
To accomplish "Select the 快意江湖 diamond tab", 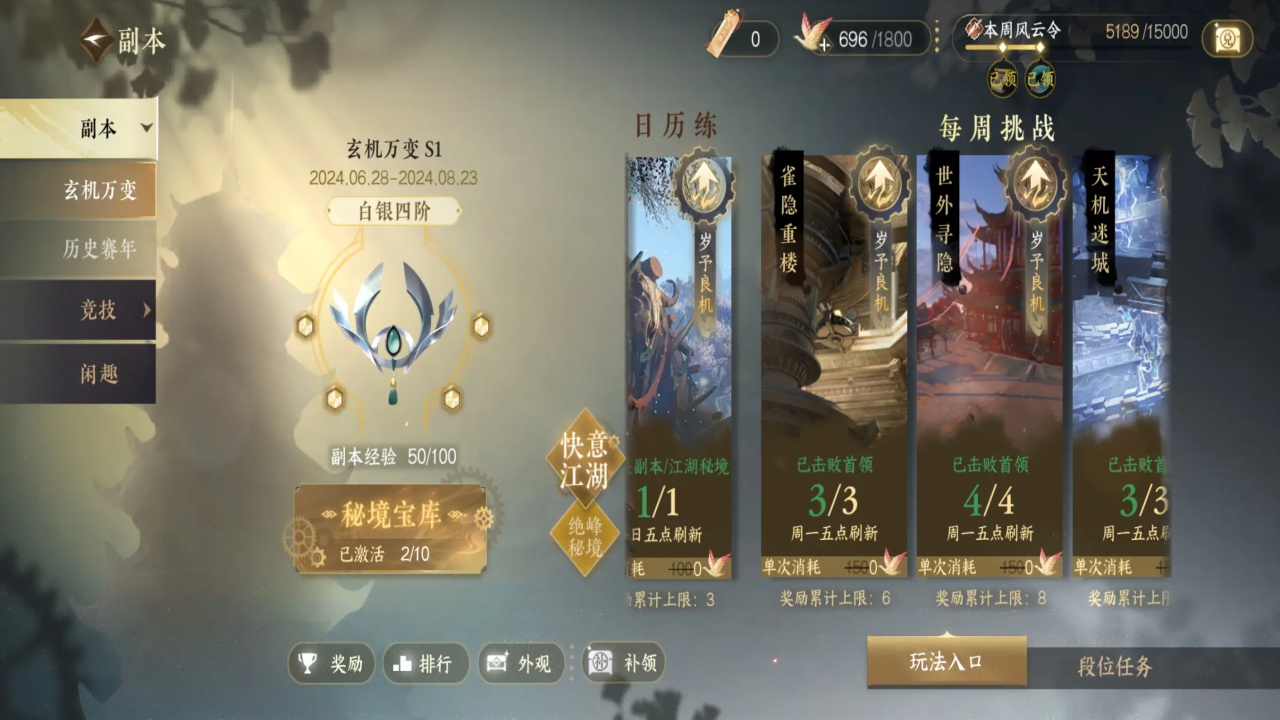I will [x=585, y=460].
